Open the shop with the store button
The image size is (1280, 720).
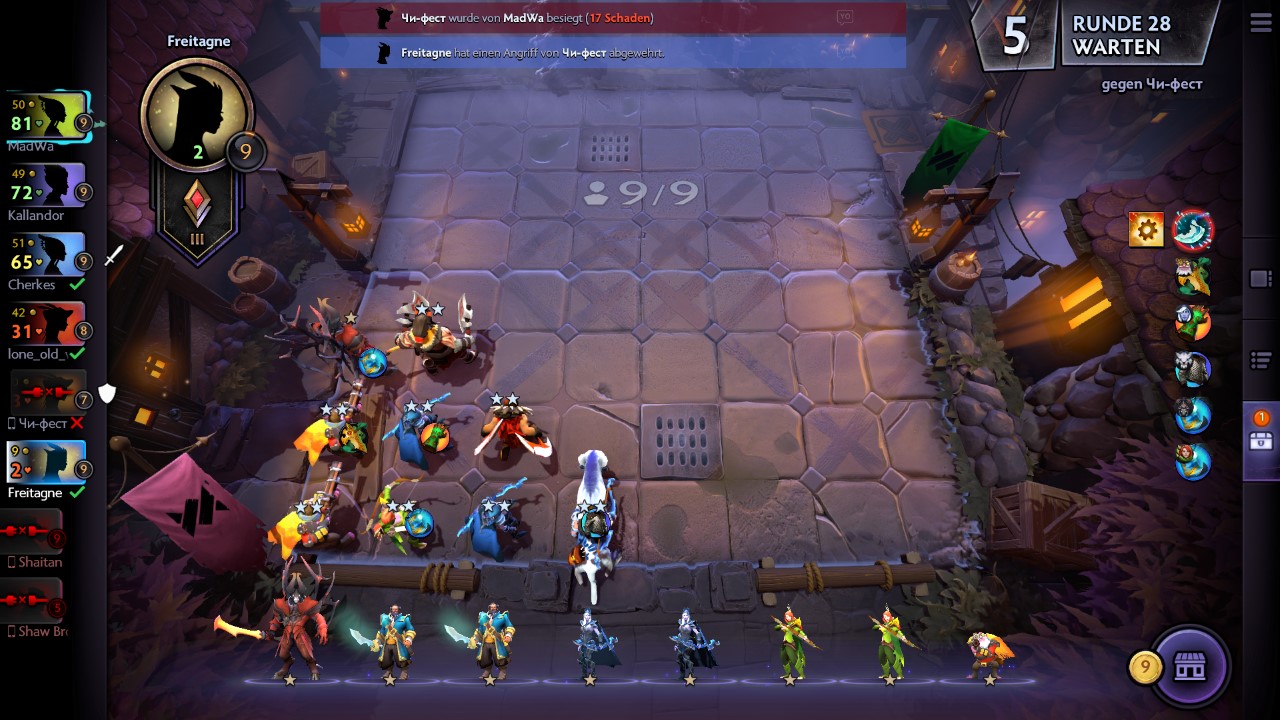point(1189,667)
